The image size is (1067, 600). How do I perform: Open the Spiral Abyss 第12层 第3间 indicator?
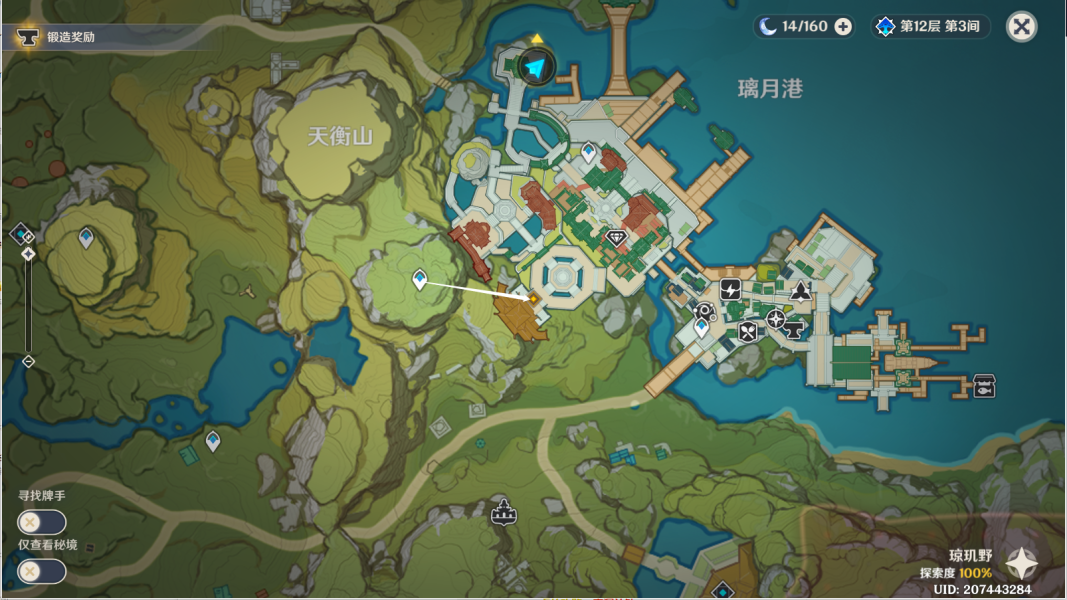tap(930, 26)
